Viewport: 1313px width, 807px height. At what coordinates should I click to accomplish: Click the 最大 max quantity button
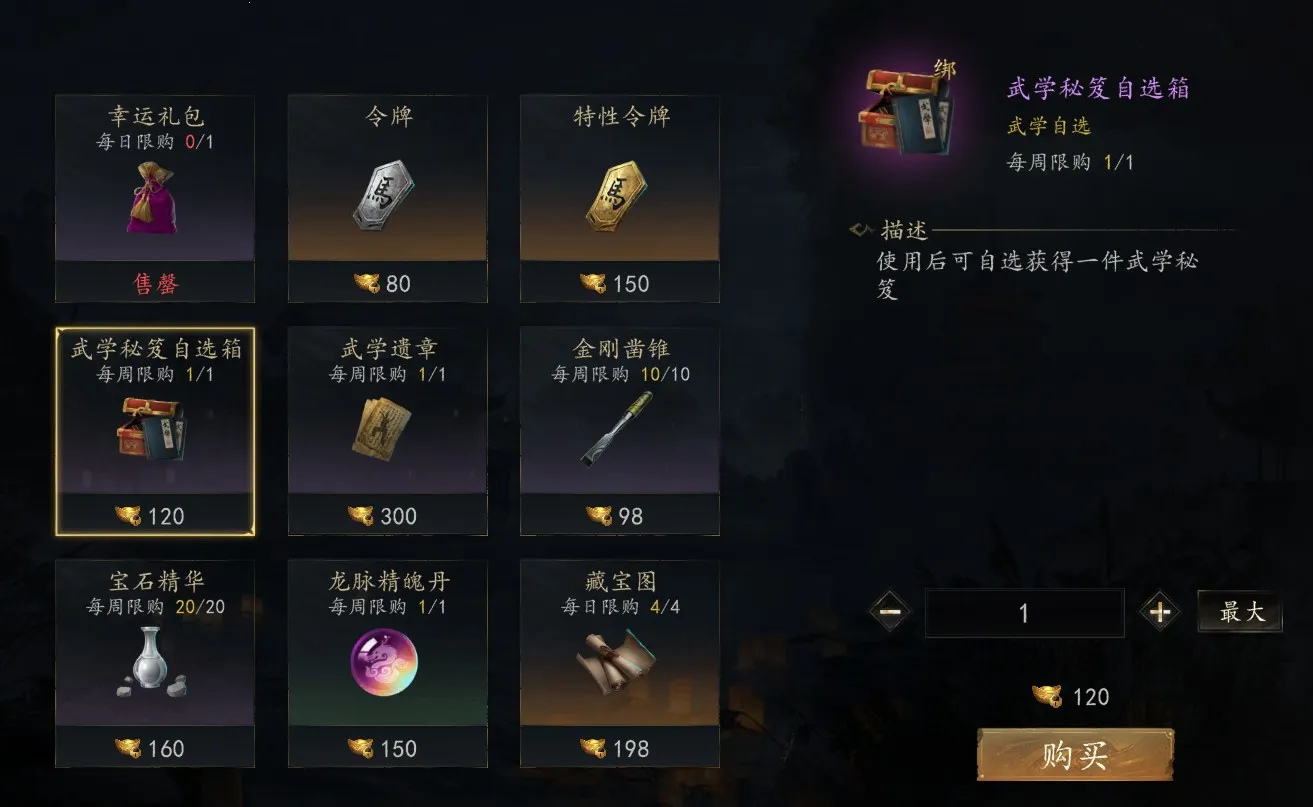pyautogui.click(x=1239, y=611)
